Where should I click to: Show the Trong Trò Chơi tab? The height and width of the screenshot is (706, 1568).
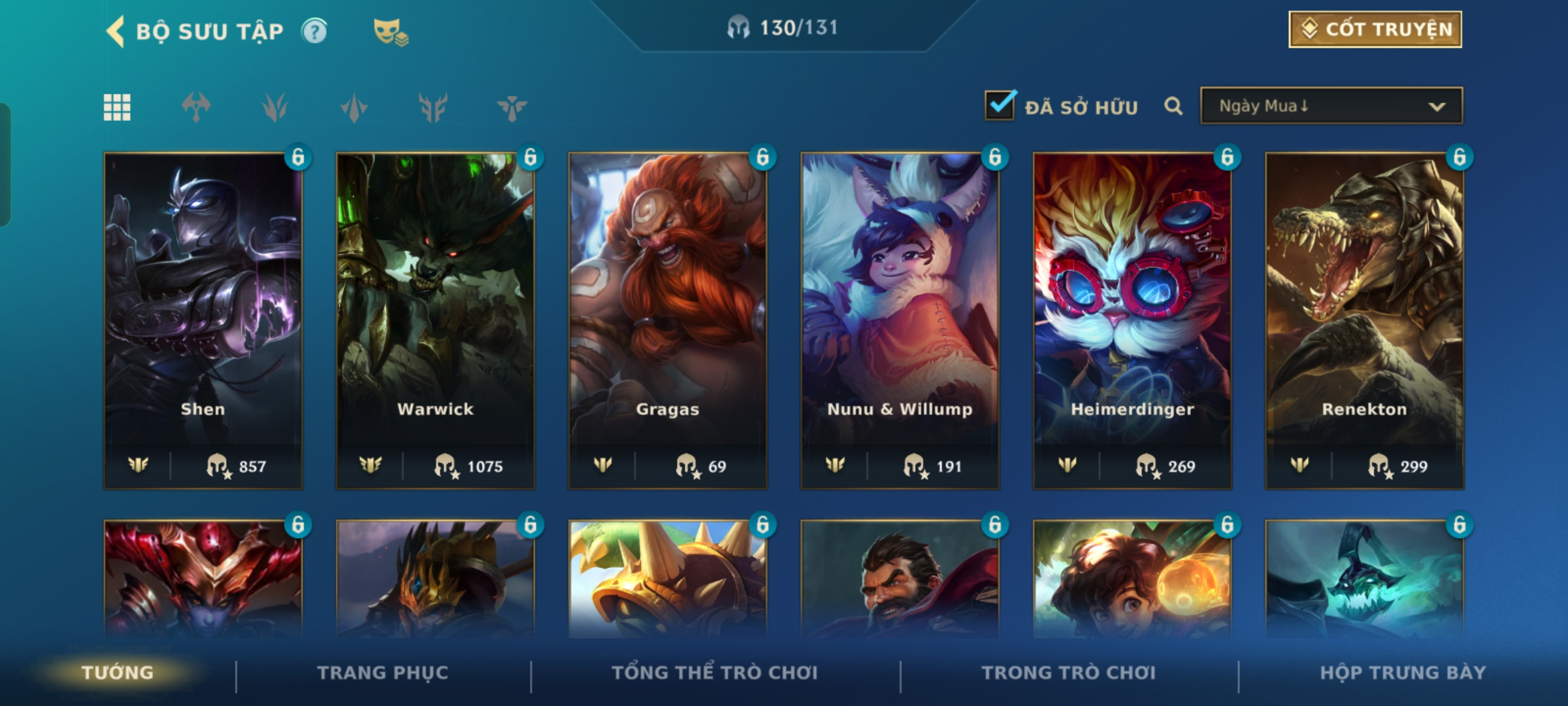(x=1068, y=673)
